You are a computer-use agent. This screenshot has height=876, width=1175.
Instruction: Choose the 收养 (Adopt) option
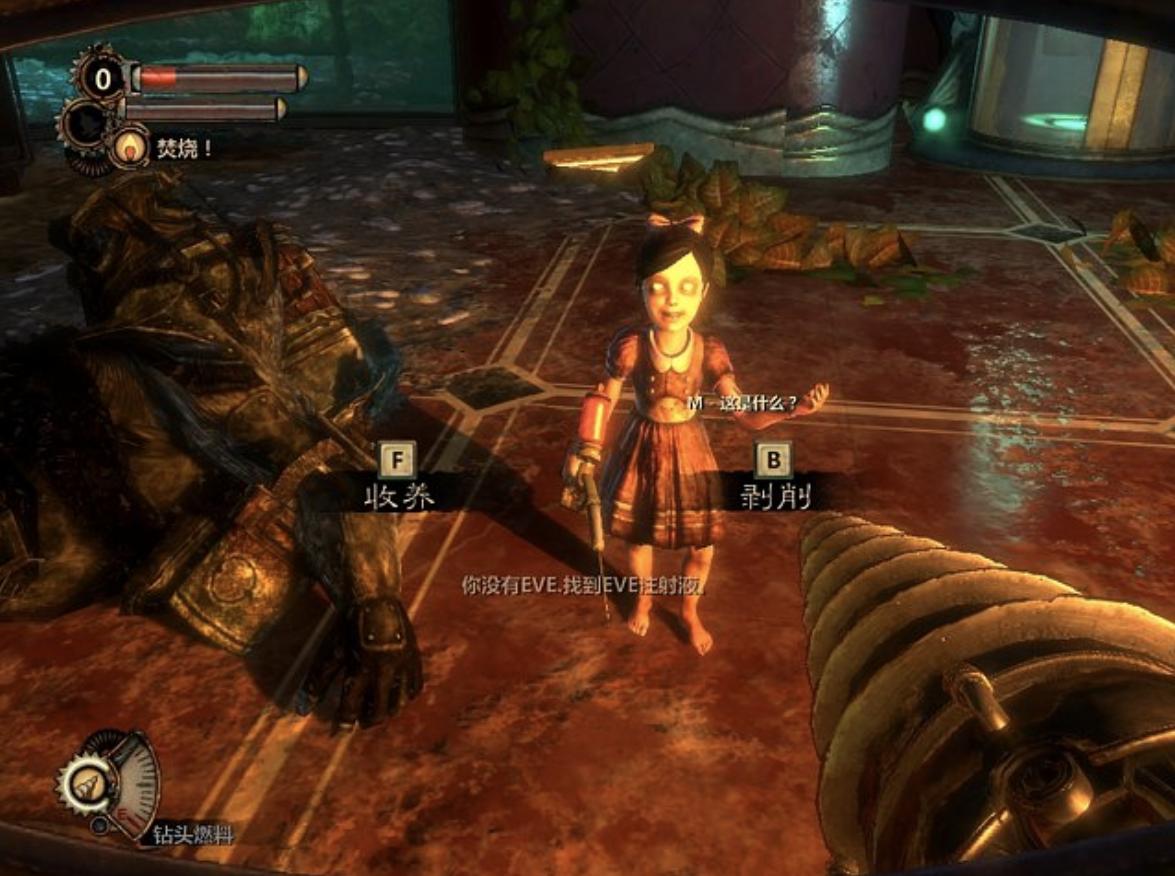point(398,493)
